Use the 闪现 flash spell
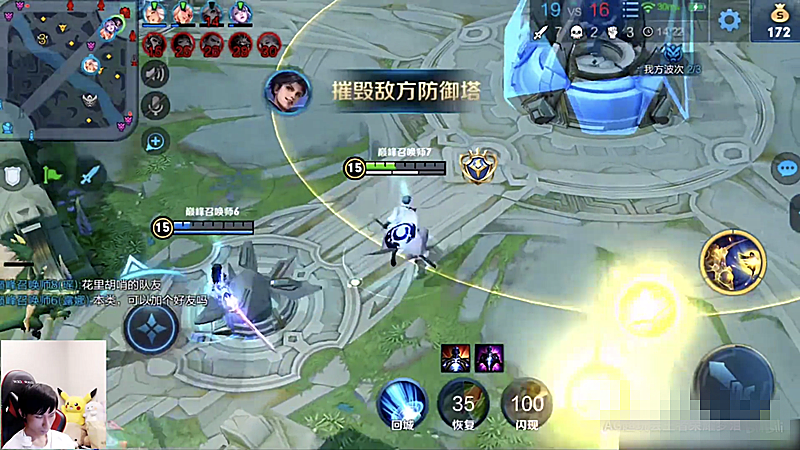 [x=526, y=403]
